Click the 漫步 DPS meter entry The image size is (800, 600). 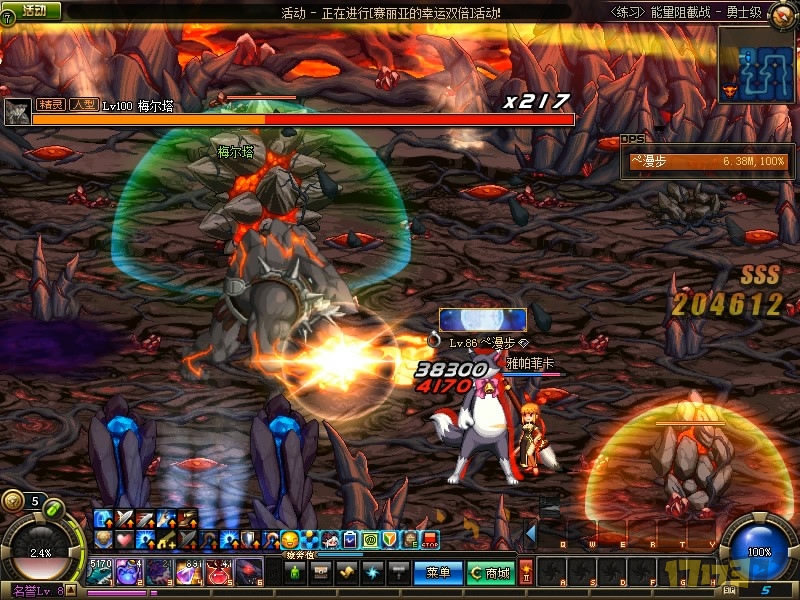coord(706,160)
